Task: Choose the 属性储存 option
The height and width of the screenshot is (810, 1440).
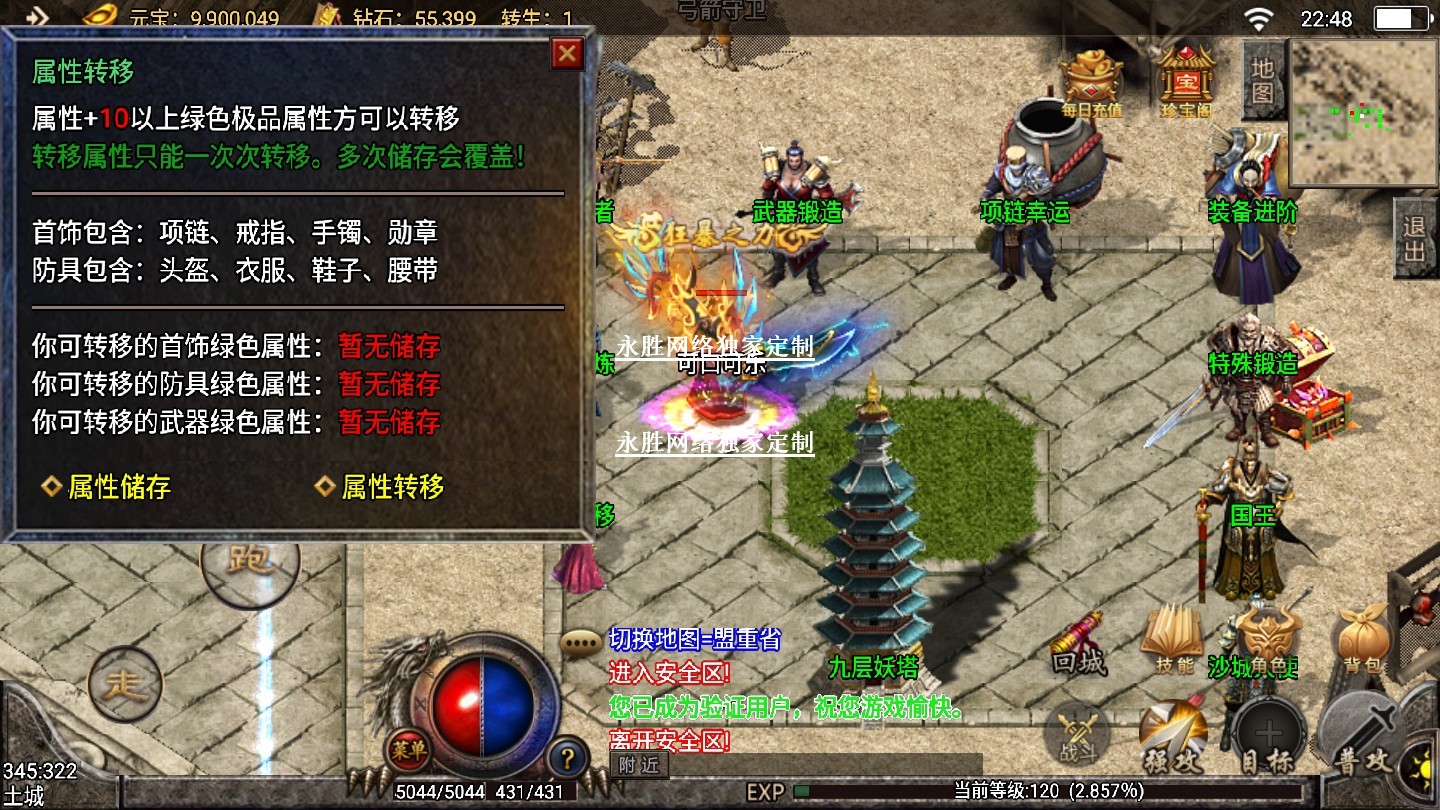Action: [x=107, y=487]
